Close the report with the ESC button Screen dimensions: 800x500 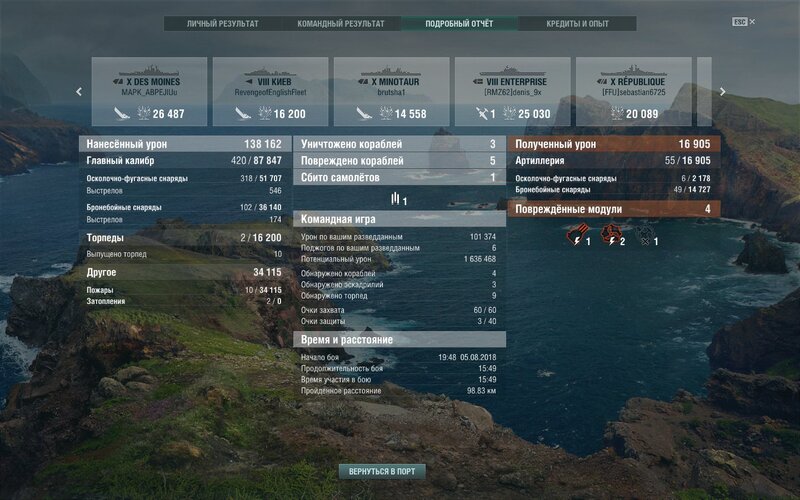pyautogui.click(x=740, y=22)
